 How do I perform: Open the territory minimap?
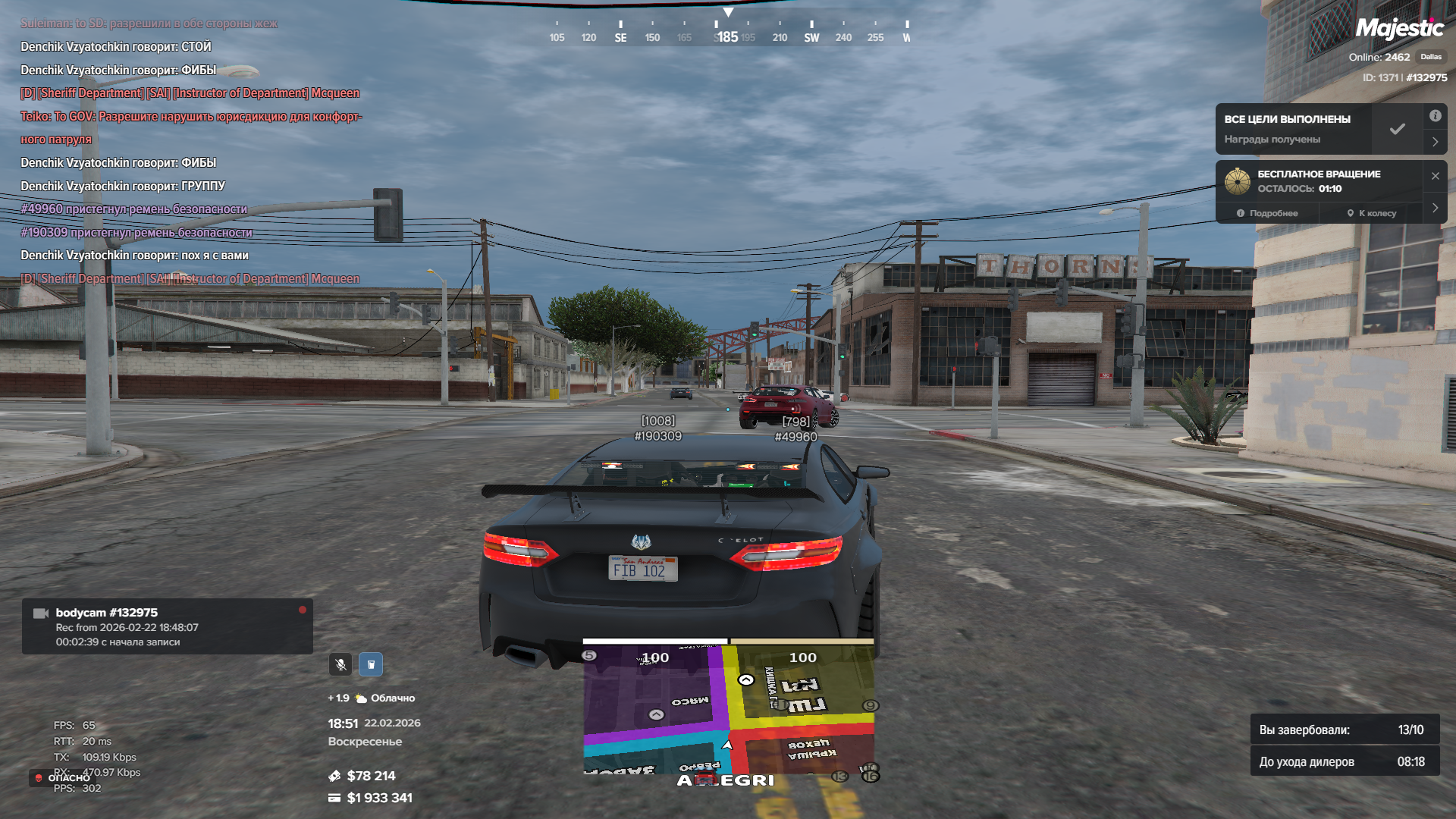728,709
